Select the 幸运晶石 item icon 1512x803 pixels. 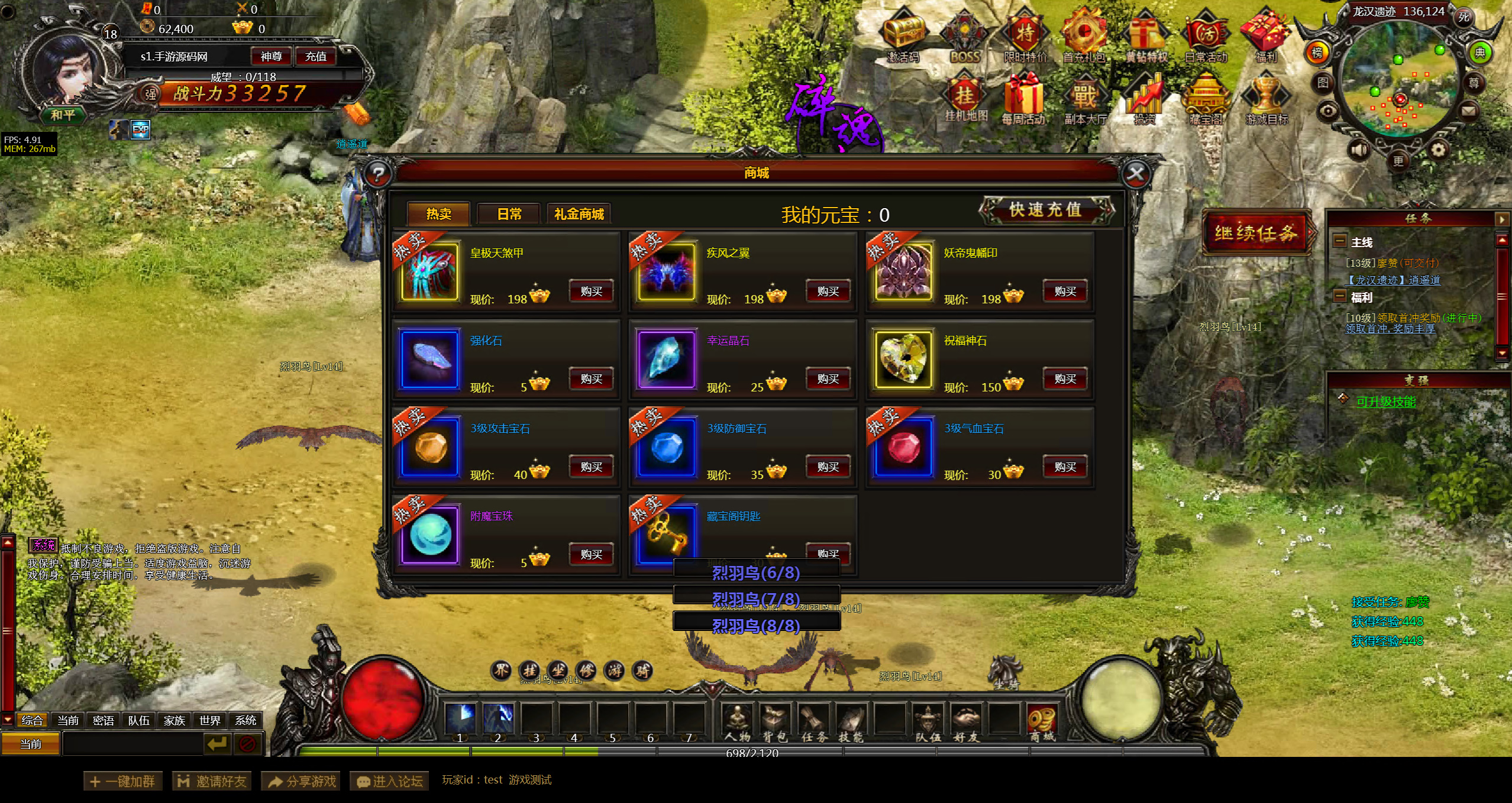coord(666,360)
